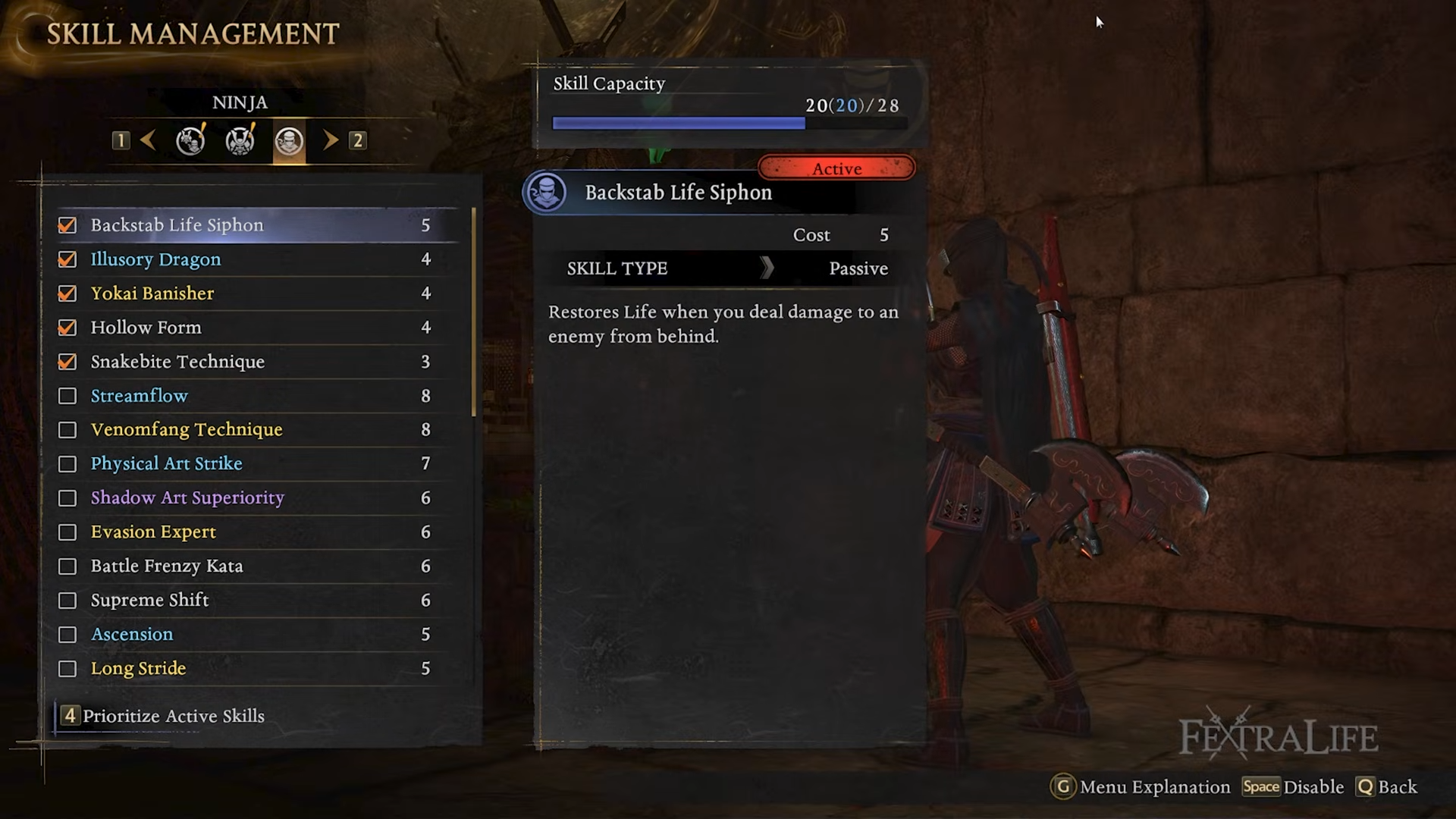Toggle the Yokai Banisher checkbox off
Viewport: 1456px width, 819px height.
pos(67,293)
